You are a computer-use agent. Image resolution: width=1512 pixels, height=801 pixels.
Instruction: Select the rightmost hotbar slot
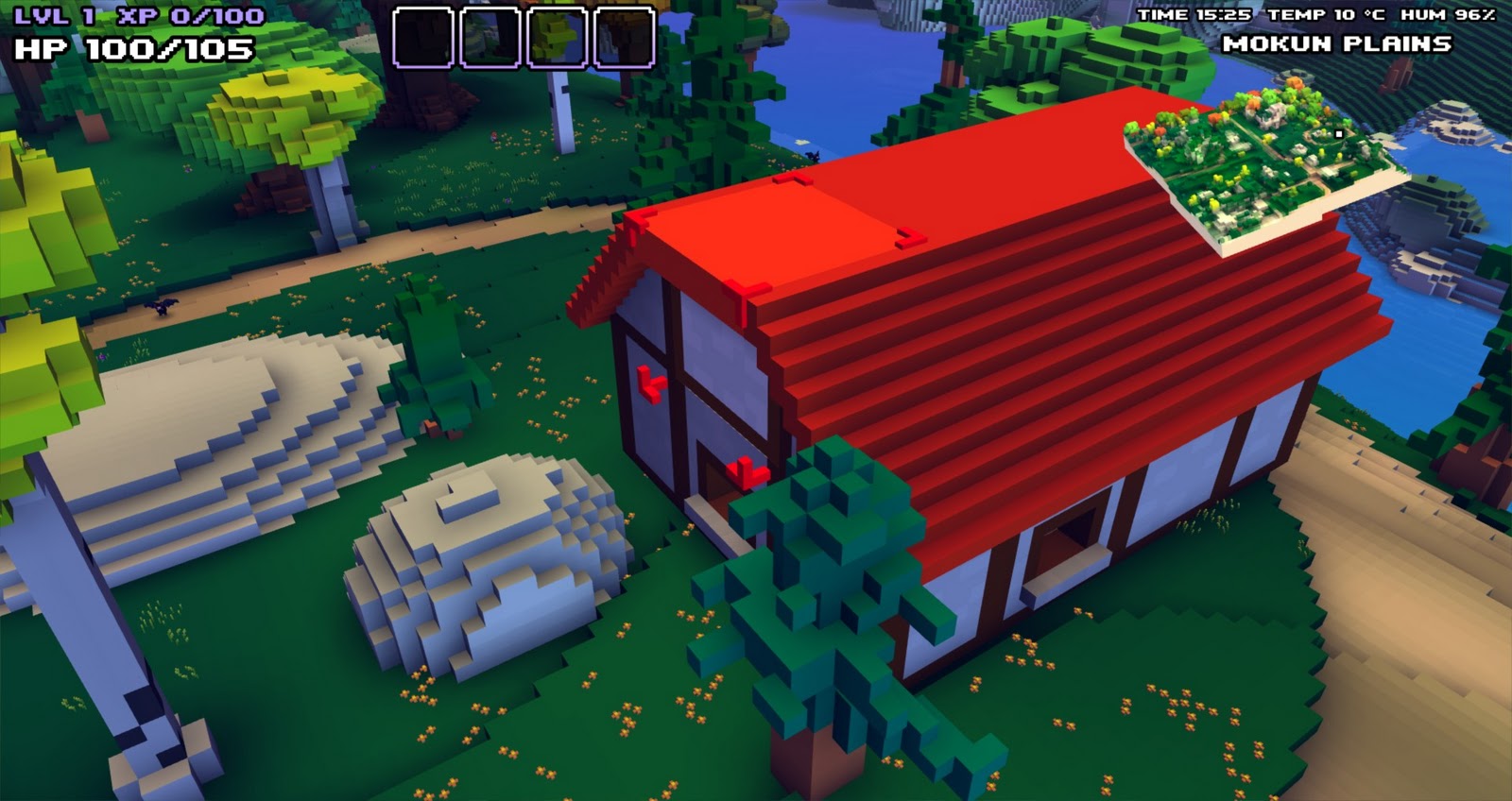coord(624,38)
